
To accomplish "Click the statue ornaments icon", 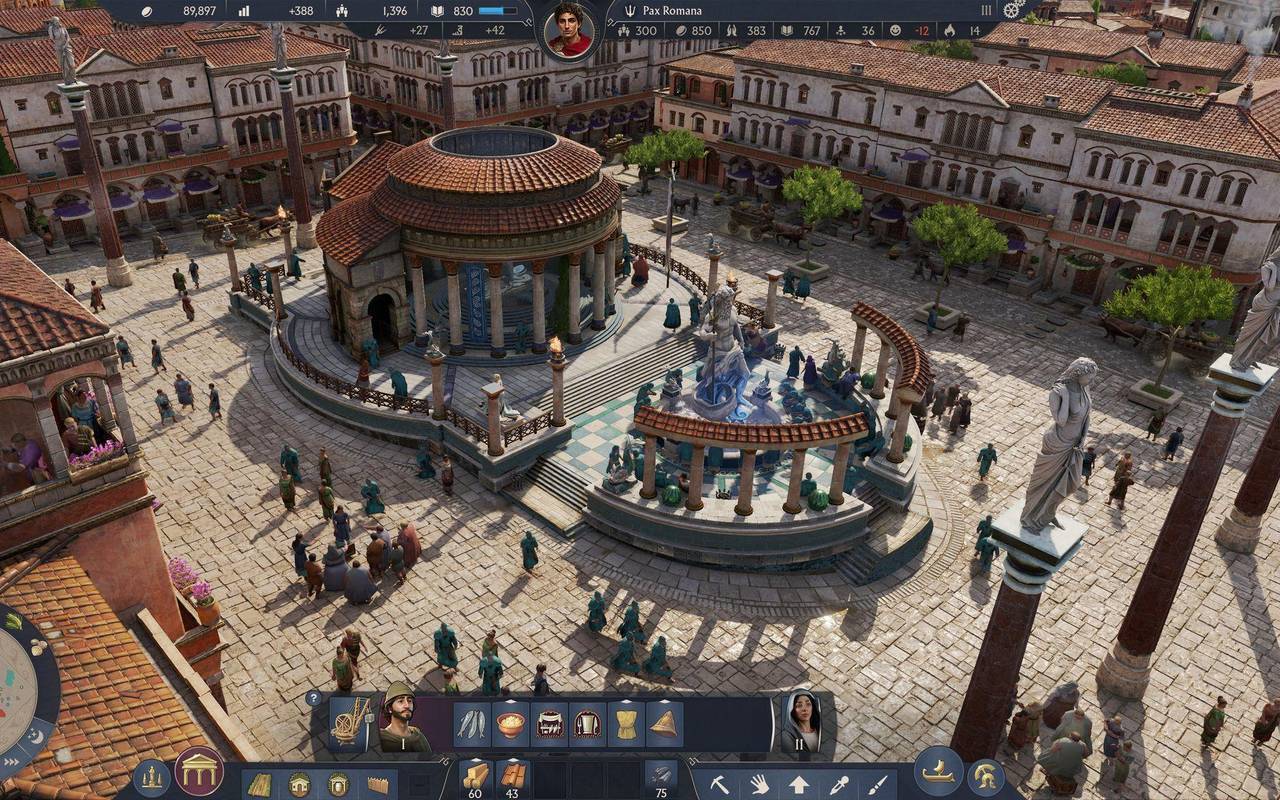I will (x=149, y=779).
